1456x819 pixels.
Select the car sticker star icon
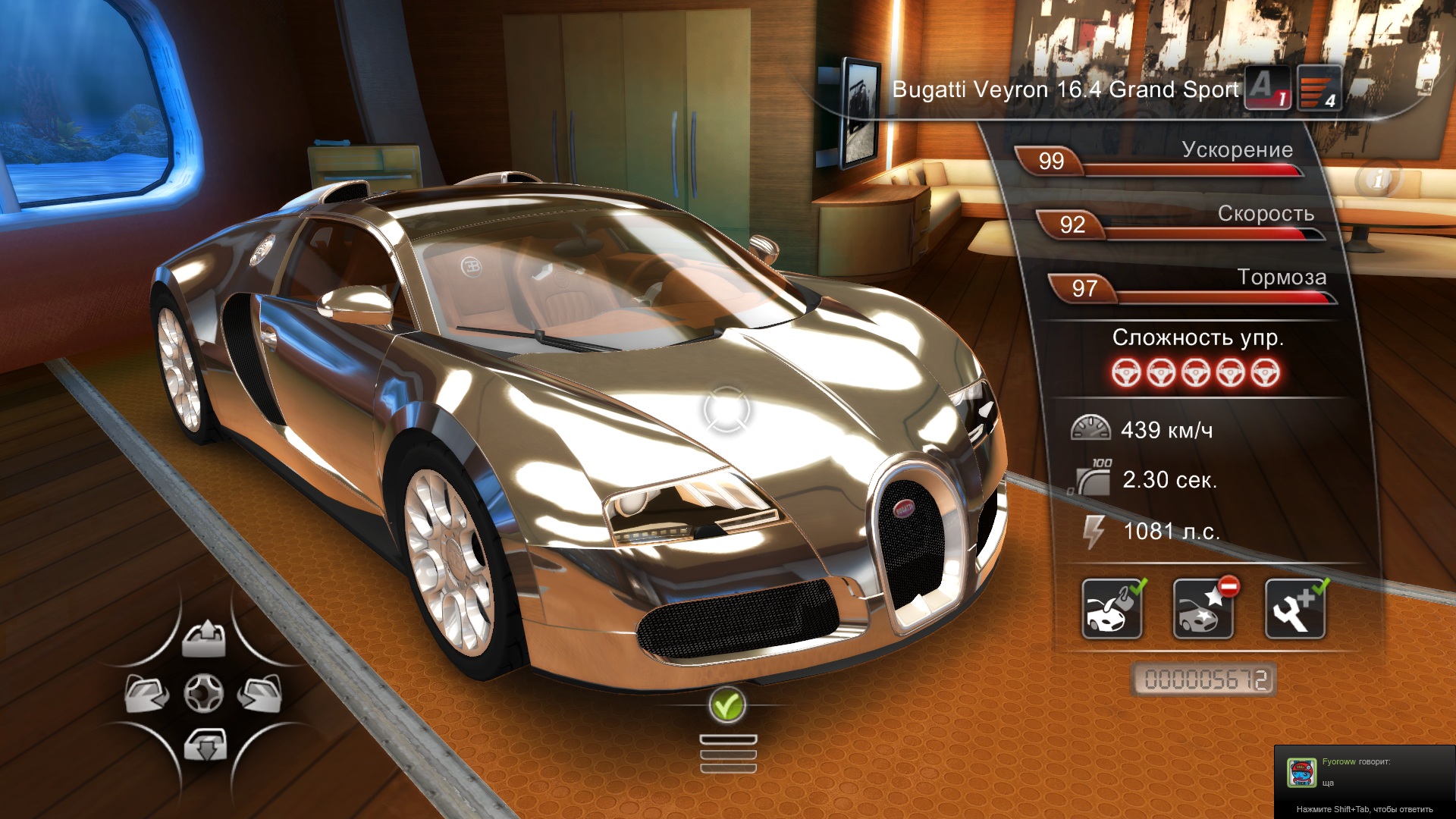tap(1203, 609)
